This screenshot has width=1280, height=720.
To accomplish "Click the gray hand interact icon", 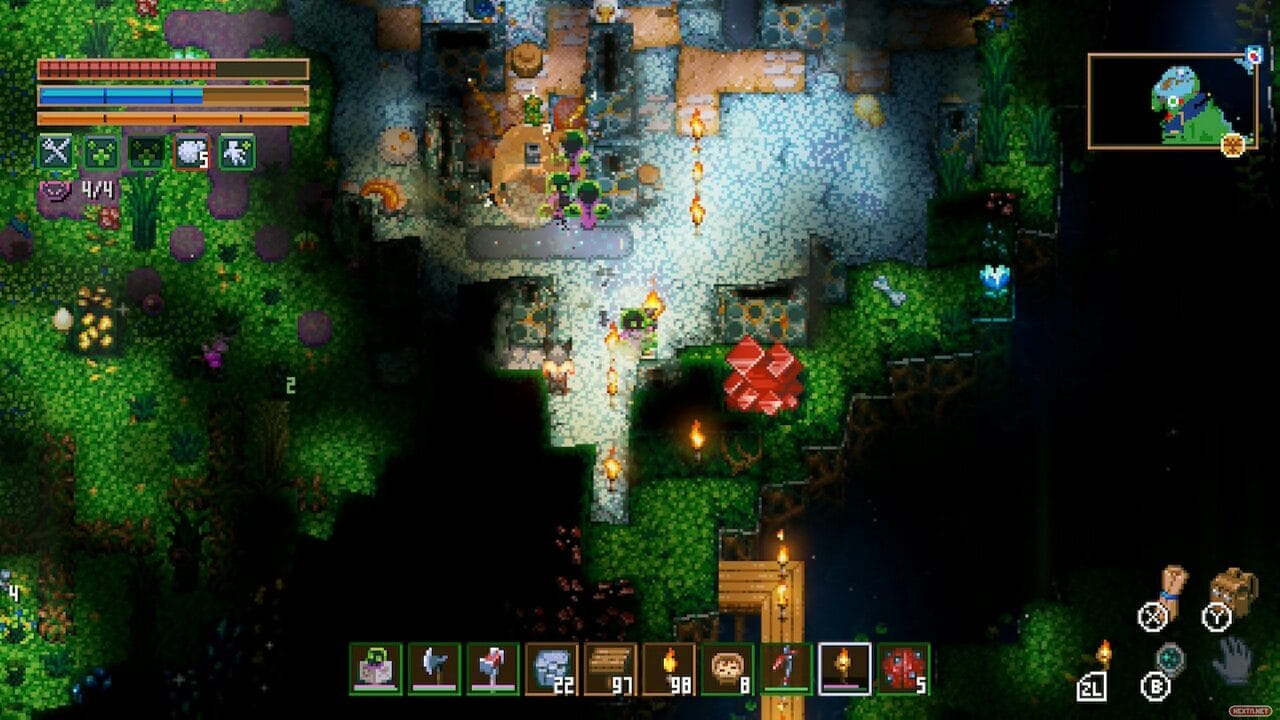I will (1233, 660).
